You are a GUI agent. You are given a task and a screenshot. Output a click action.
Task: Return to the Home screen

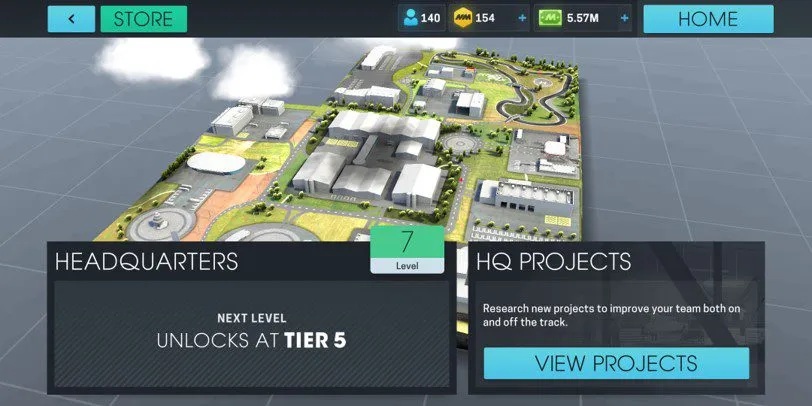707,19
